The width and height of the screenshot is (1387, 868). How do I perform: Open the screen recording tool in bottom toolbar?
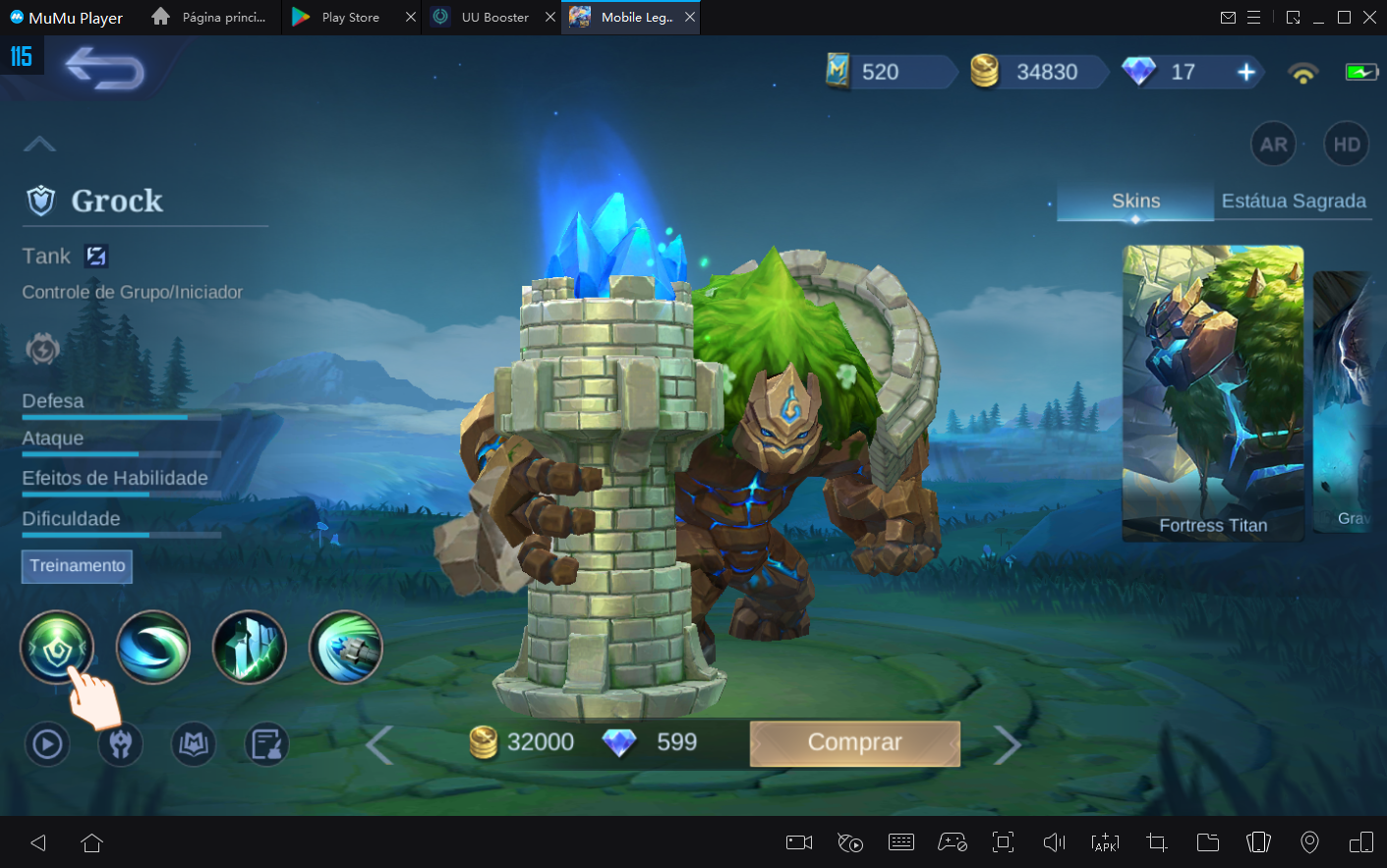coord(798,842)
